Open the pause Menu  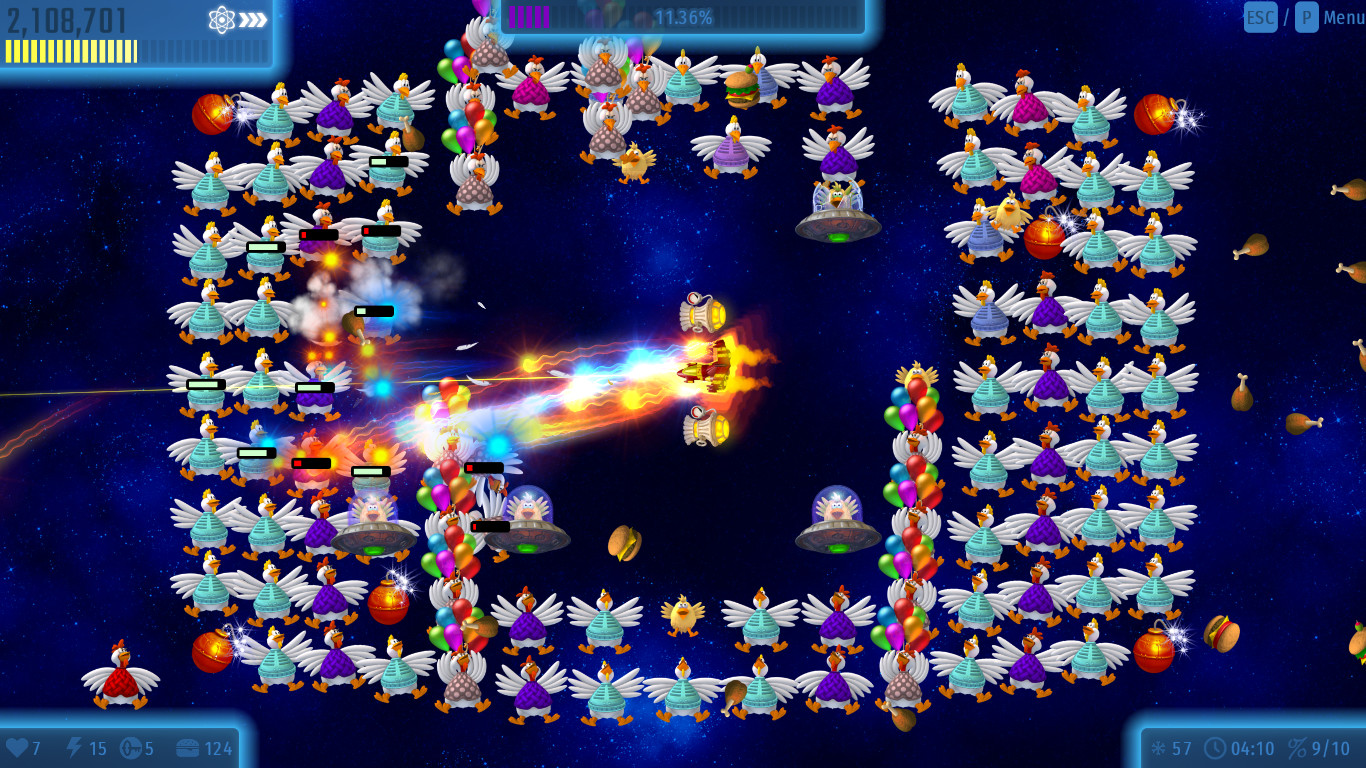point(1343,17)
